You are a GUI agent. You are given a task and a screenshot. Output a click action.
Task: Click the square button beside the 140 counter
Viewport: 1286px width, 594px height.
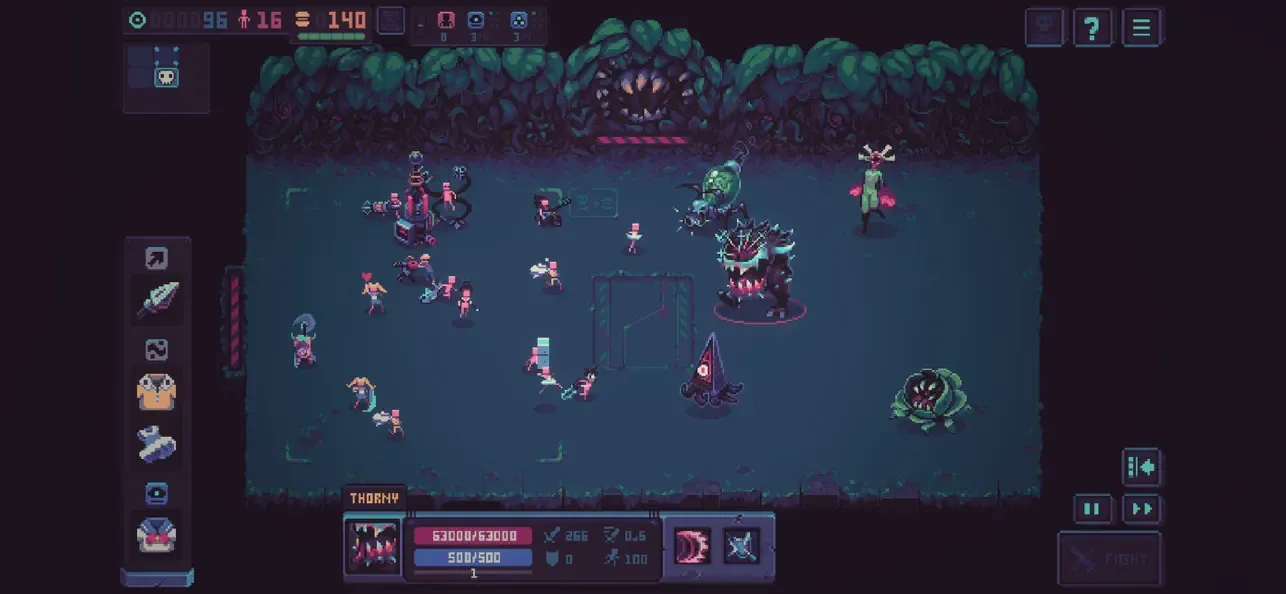(391, 20)
